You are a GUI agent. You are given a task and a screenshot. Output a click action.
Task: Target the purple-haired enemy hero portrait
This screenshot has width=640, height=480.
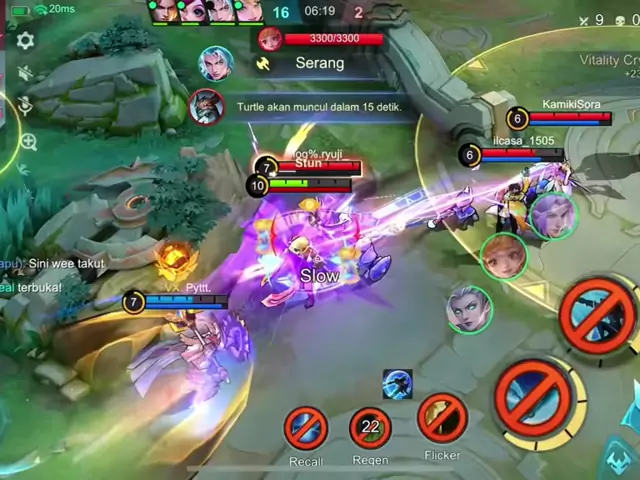pos(552,216)
